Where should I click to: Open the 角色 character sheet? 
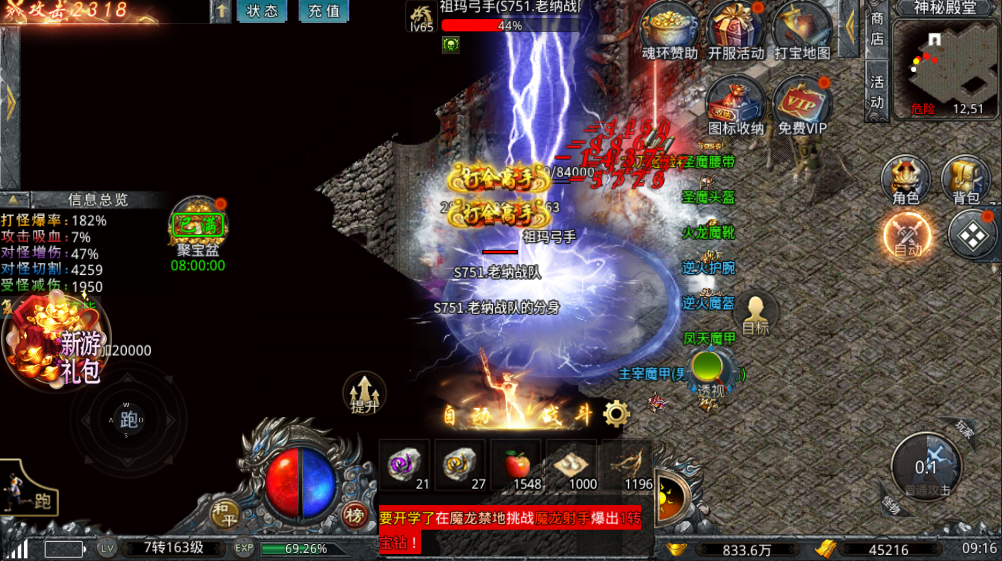pos(905,180)
